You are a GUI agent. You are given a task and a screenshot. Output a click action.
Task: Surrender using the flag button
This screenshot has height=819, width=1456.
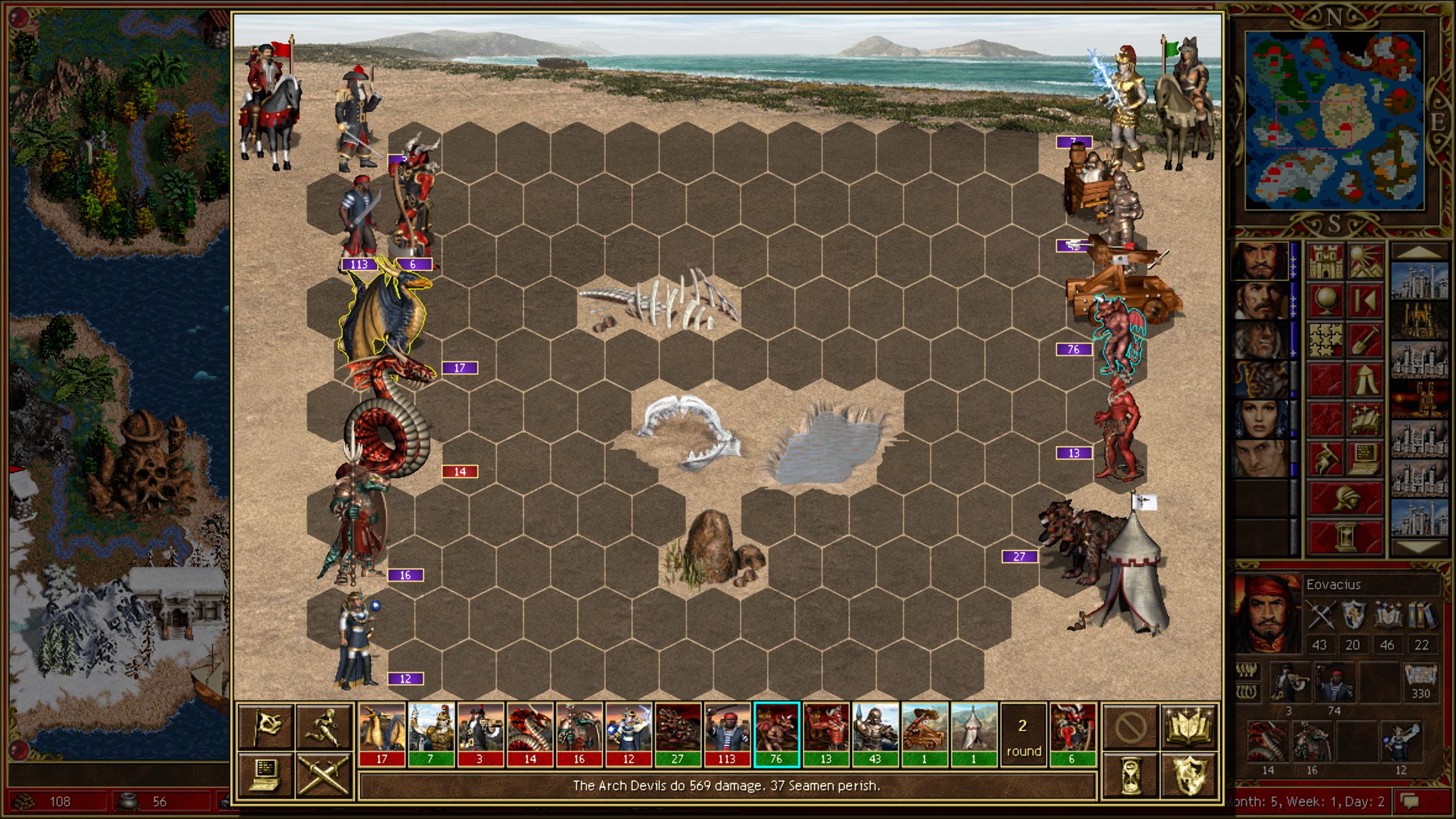tap(266, 726)
